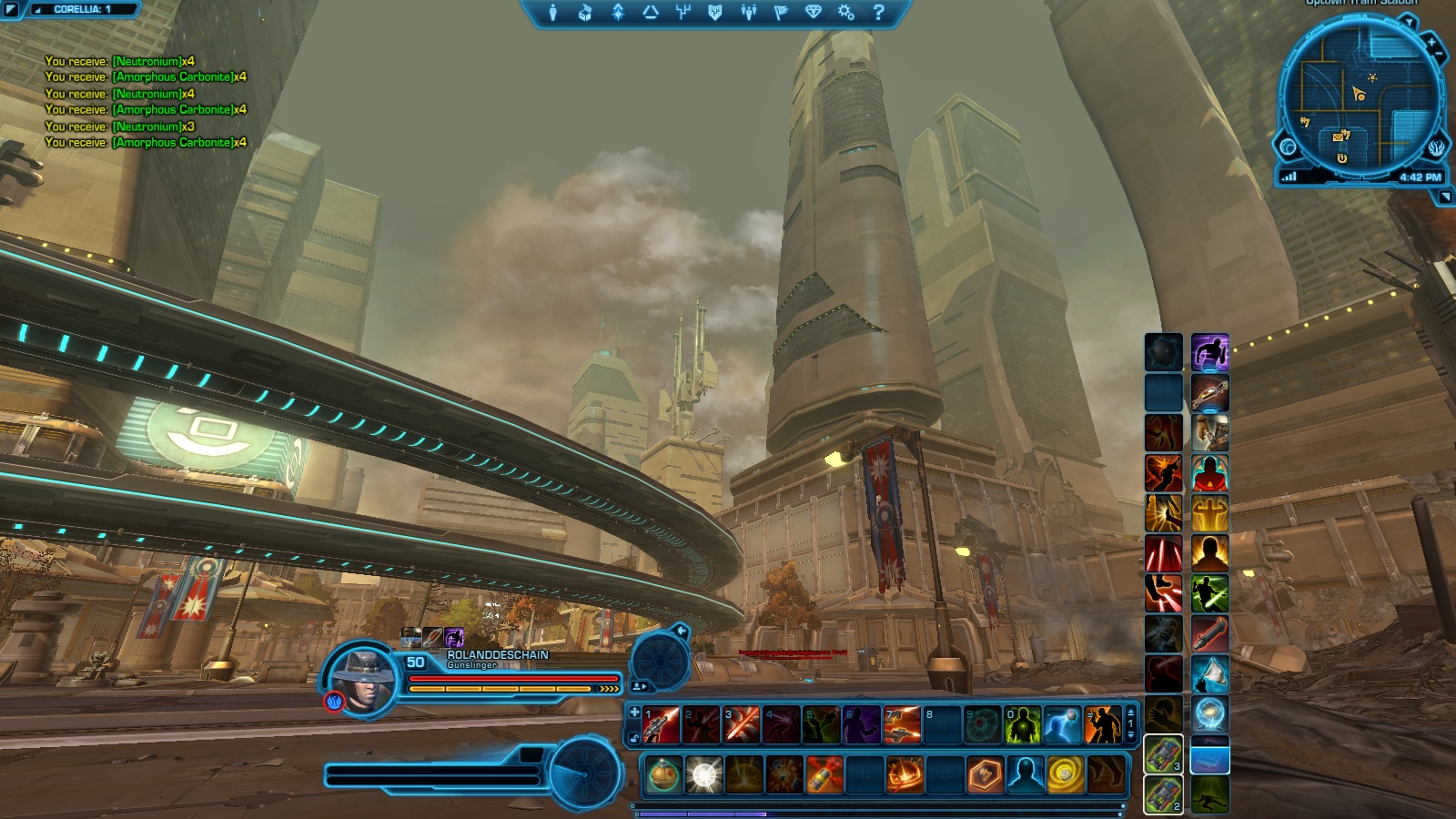Open the diamond-shaped market icon in top bar
Image resolution: width=1456 pixels, height=819 pixels.
pyautogui.click(x=814, y=13)
